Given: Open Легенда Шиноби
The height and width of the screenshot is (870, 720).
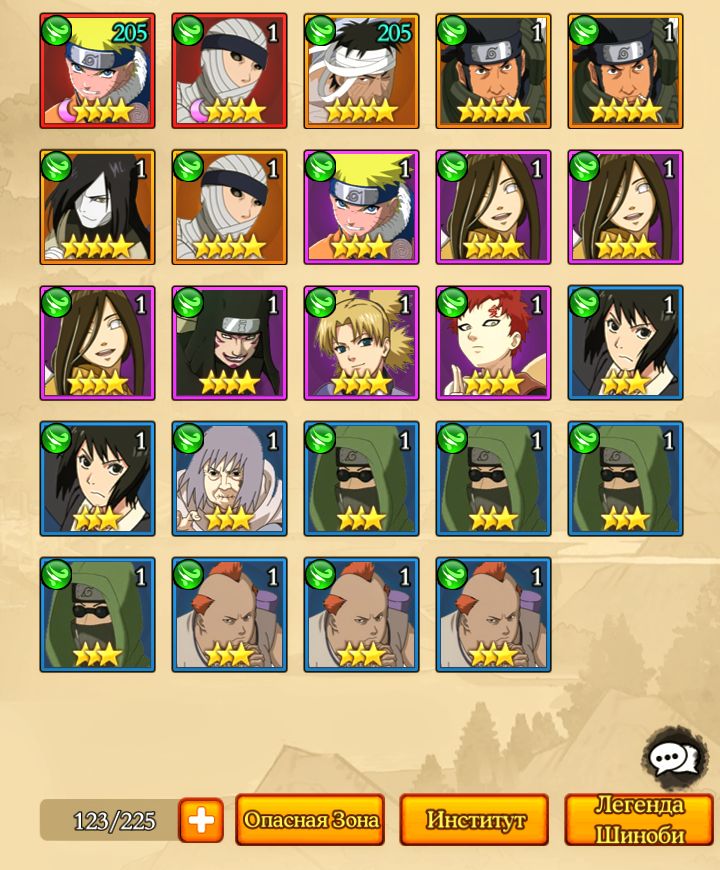Looking at the screenshot, I should coord(639,820).
